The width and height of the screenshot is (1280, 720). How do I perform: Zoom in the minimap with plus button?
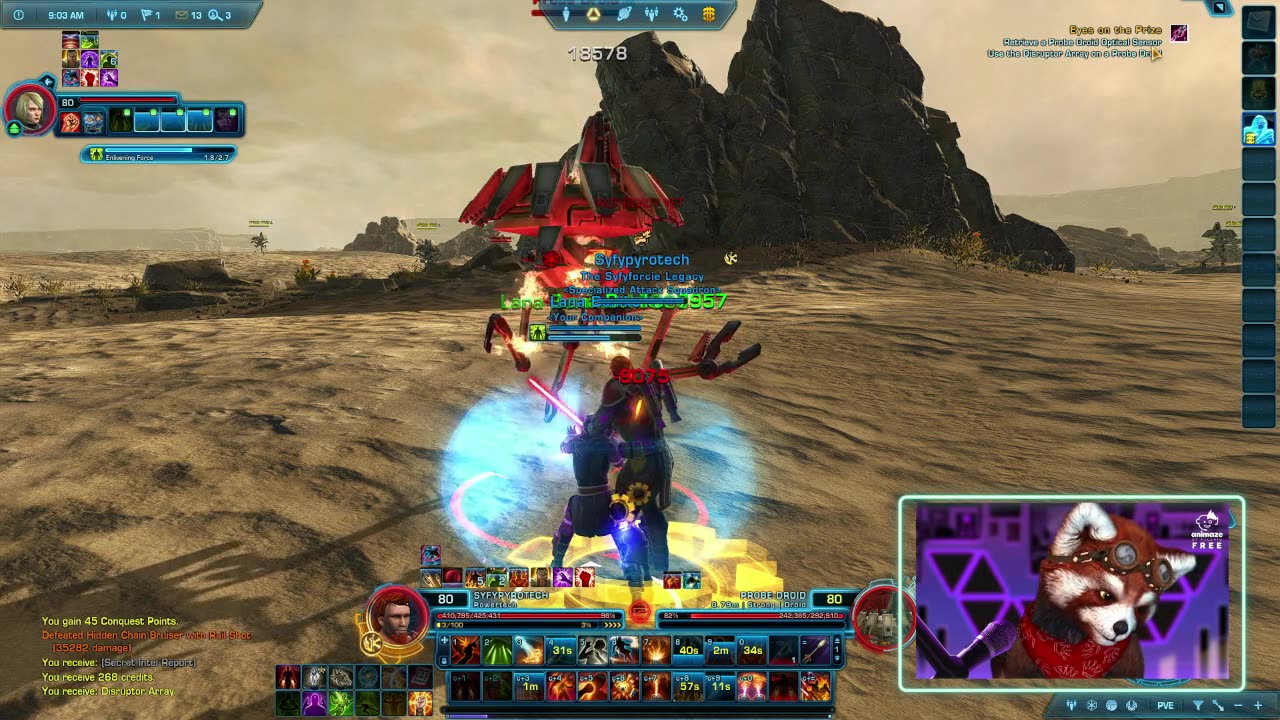(1258, 706)
